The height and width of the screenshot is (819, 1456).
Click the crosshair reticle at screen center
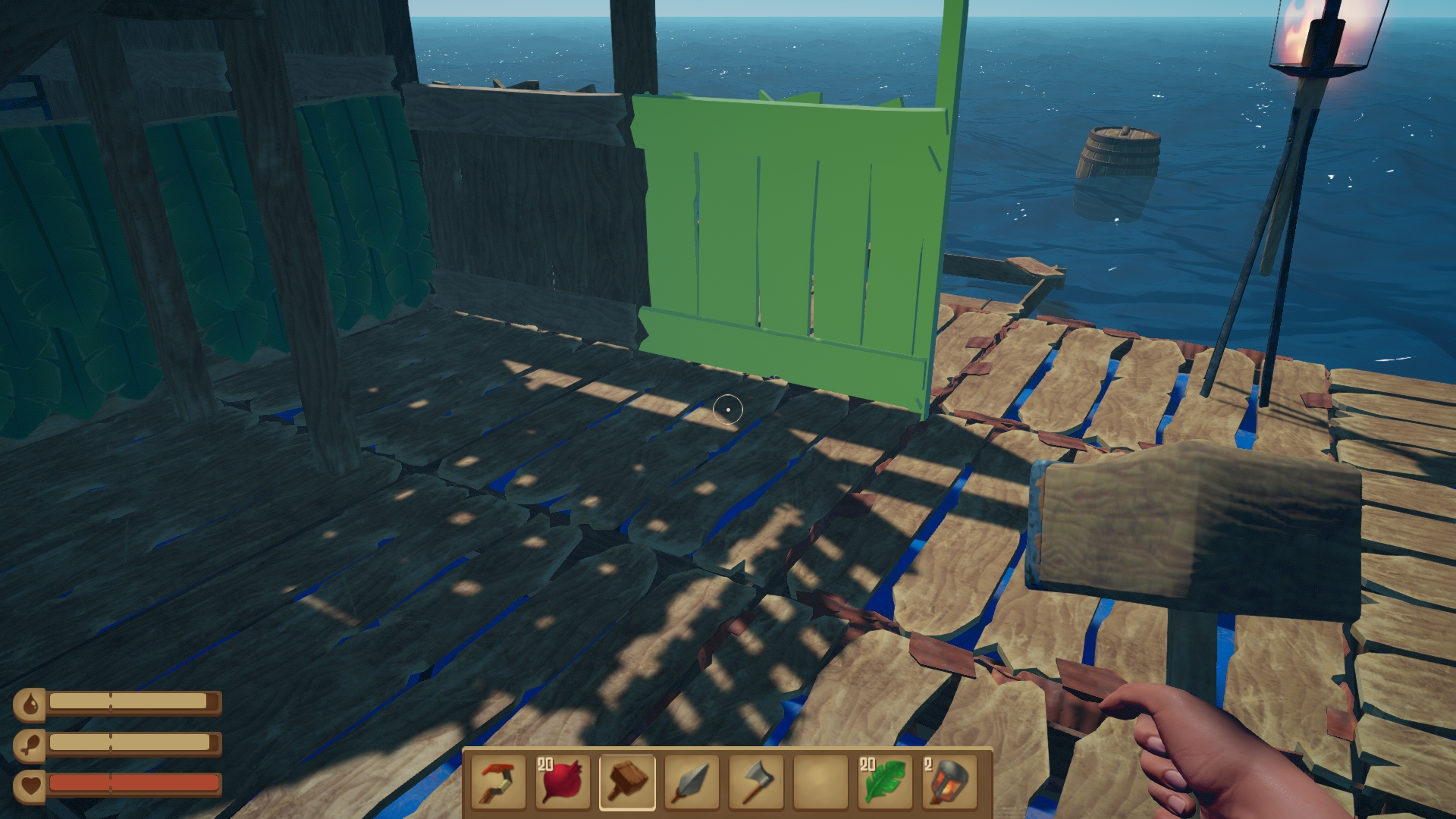[x=728, y=408]
